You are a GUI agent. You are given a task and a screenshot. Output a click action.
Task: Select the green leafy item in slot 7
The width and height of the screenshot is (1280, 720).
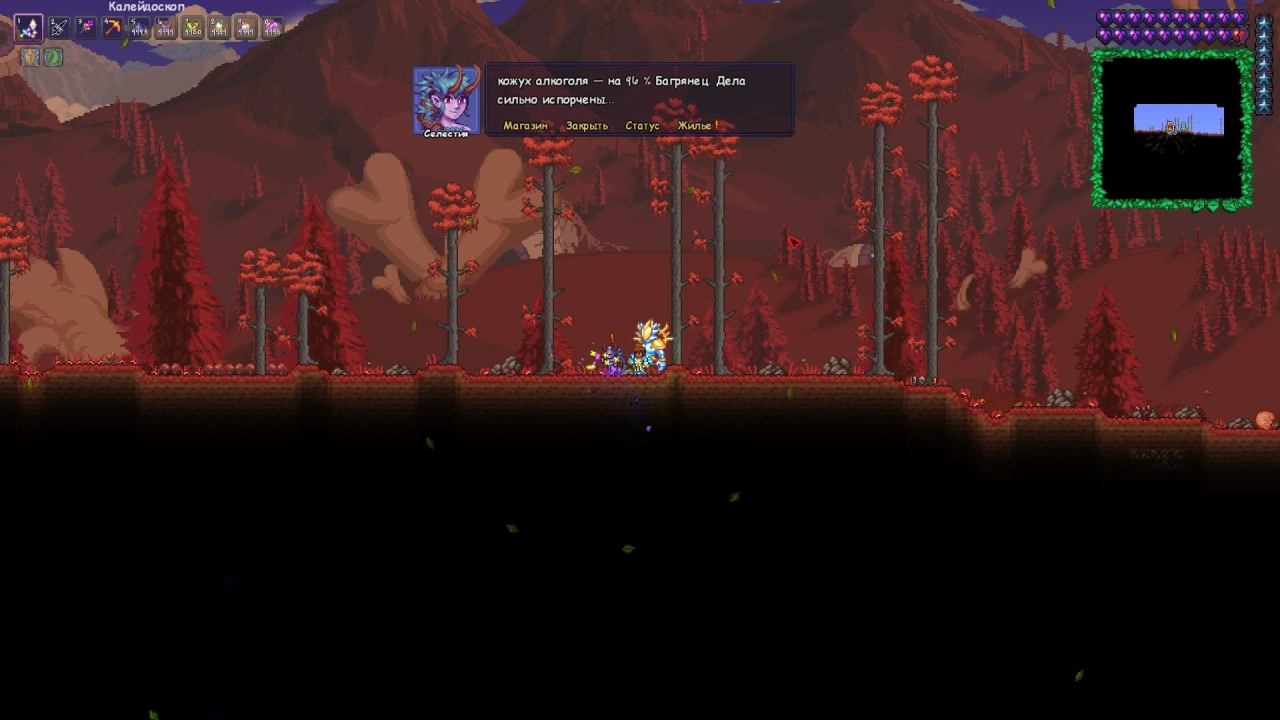click(x=192, y=28)
